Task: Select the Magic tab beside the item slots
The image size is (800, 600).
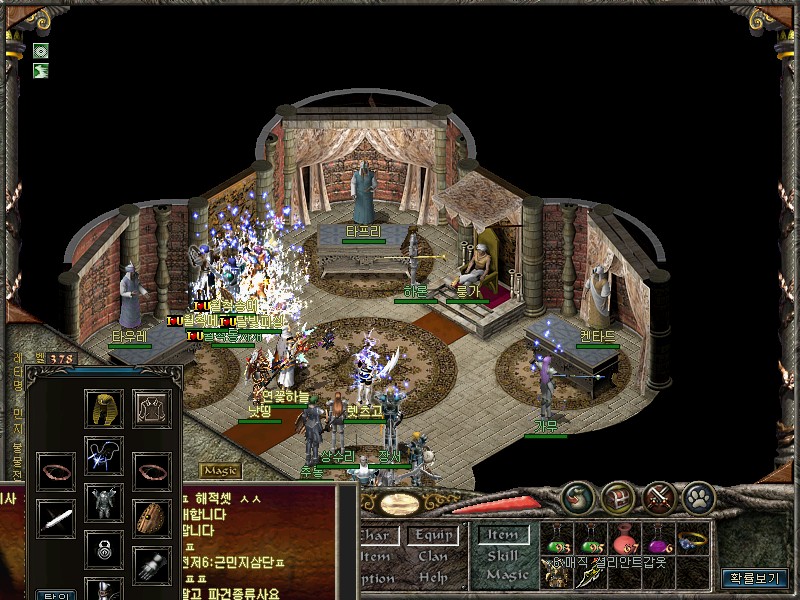Action: click(x=506, y=575)
